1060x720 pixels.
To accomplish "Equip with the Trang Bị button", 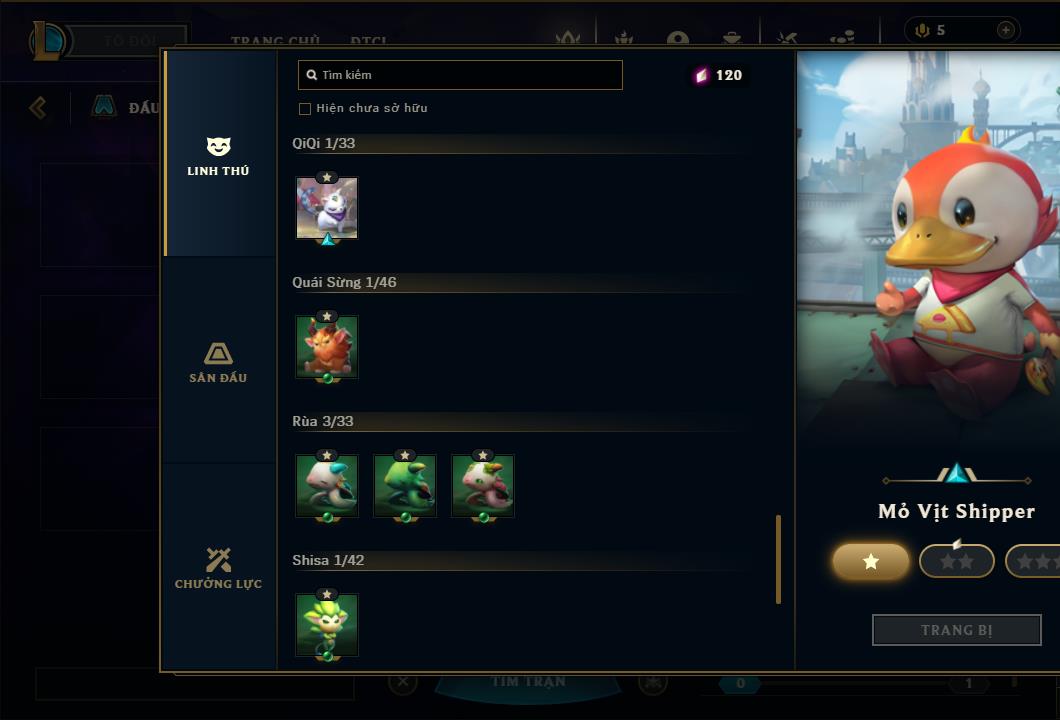I will click(x=956, y=630).
